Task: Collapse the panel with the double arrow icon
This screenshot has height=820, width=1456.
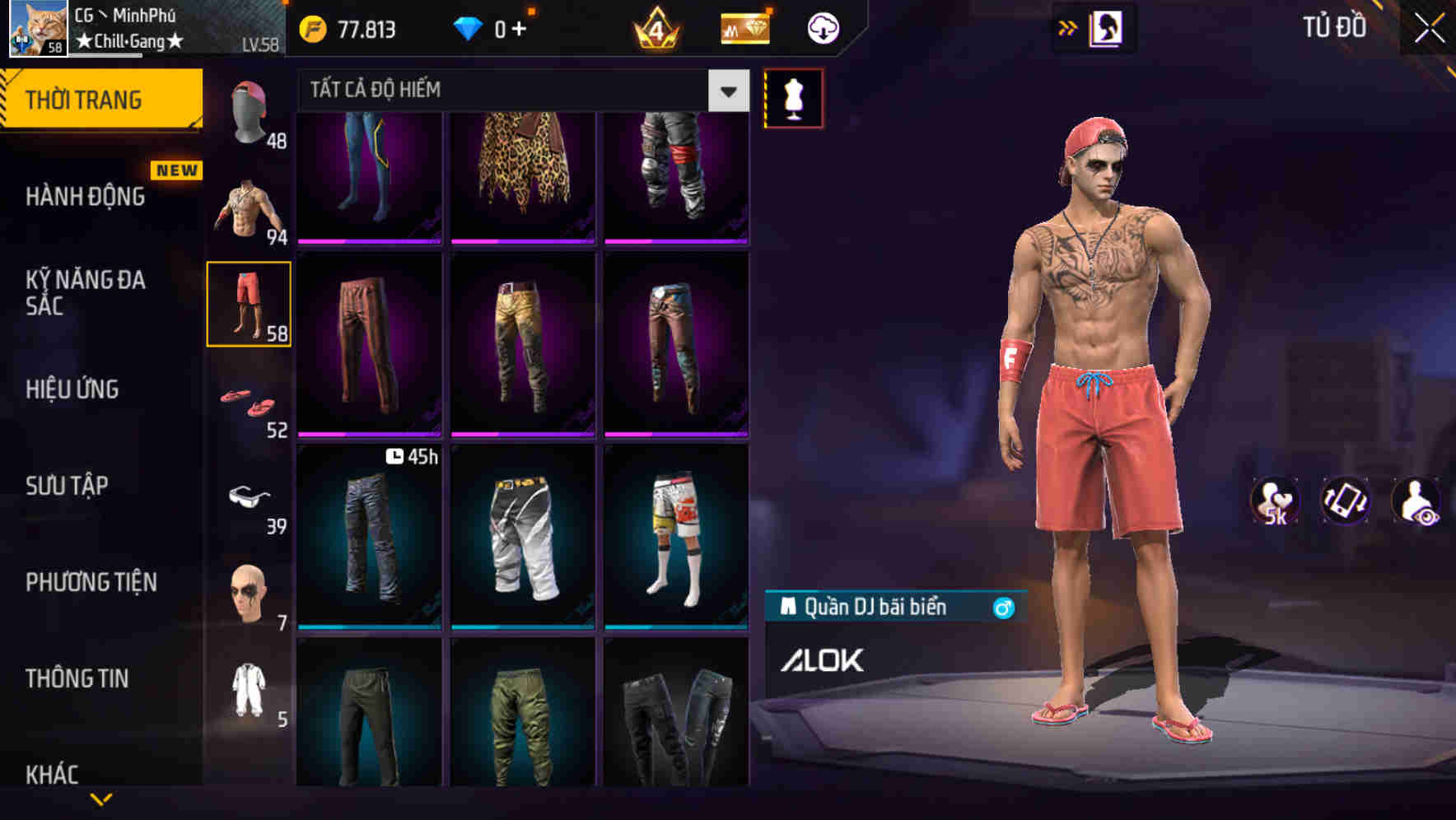Action: pos(1067,27)
